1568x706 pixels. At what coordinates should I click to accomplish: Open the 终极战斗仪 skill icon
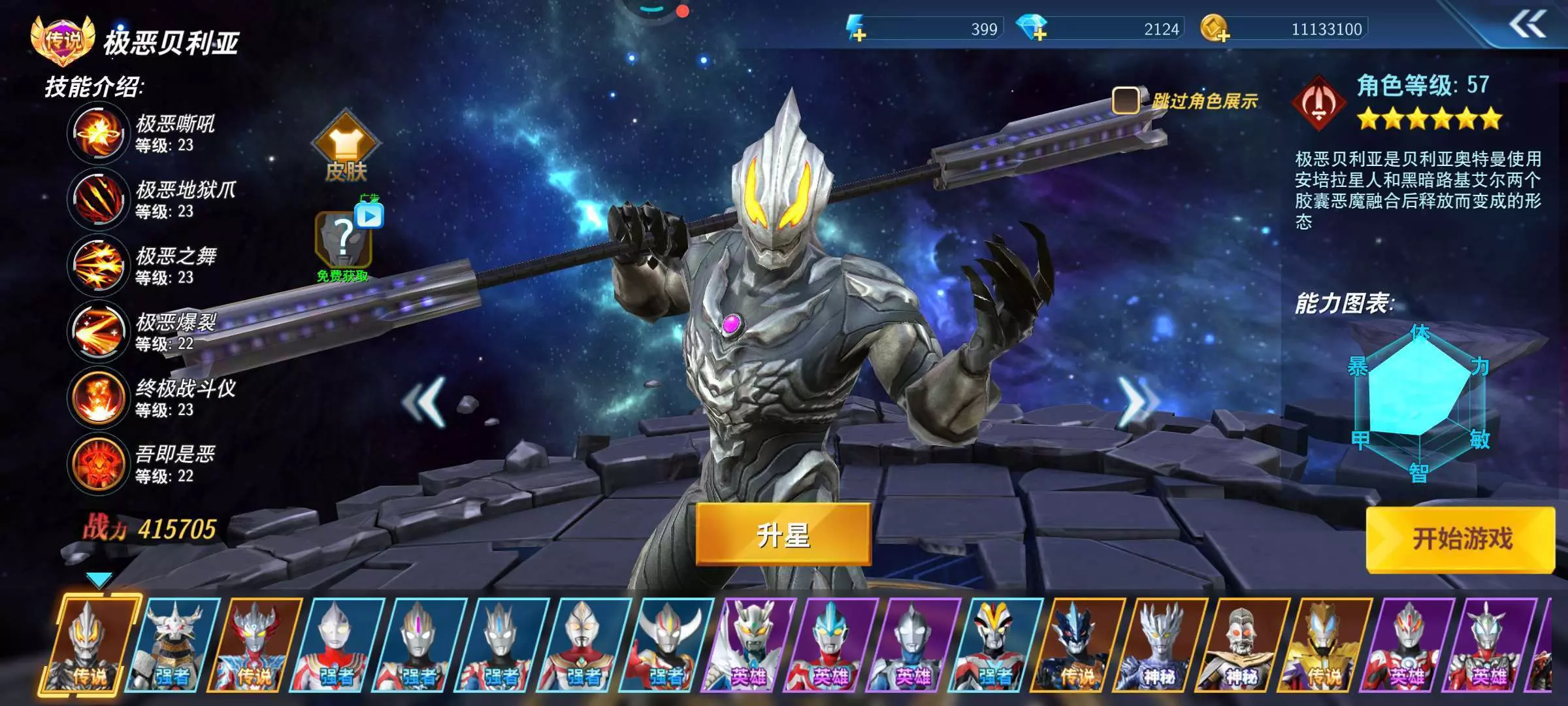[98, 397]
